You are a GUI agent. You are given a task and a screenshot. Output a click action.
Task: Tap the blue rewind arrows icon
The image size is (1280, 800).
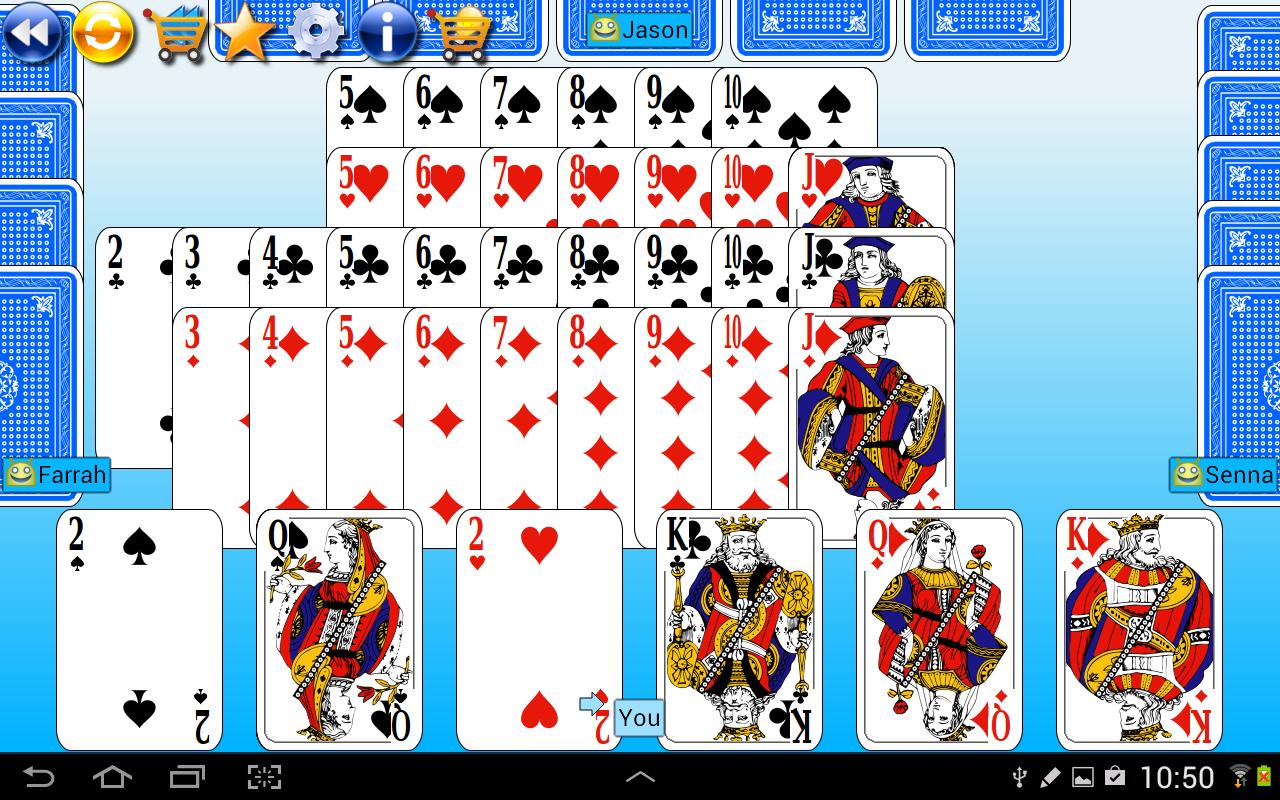33,33
